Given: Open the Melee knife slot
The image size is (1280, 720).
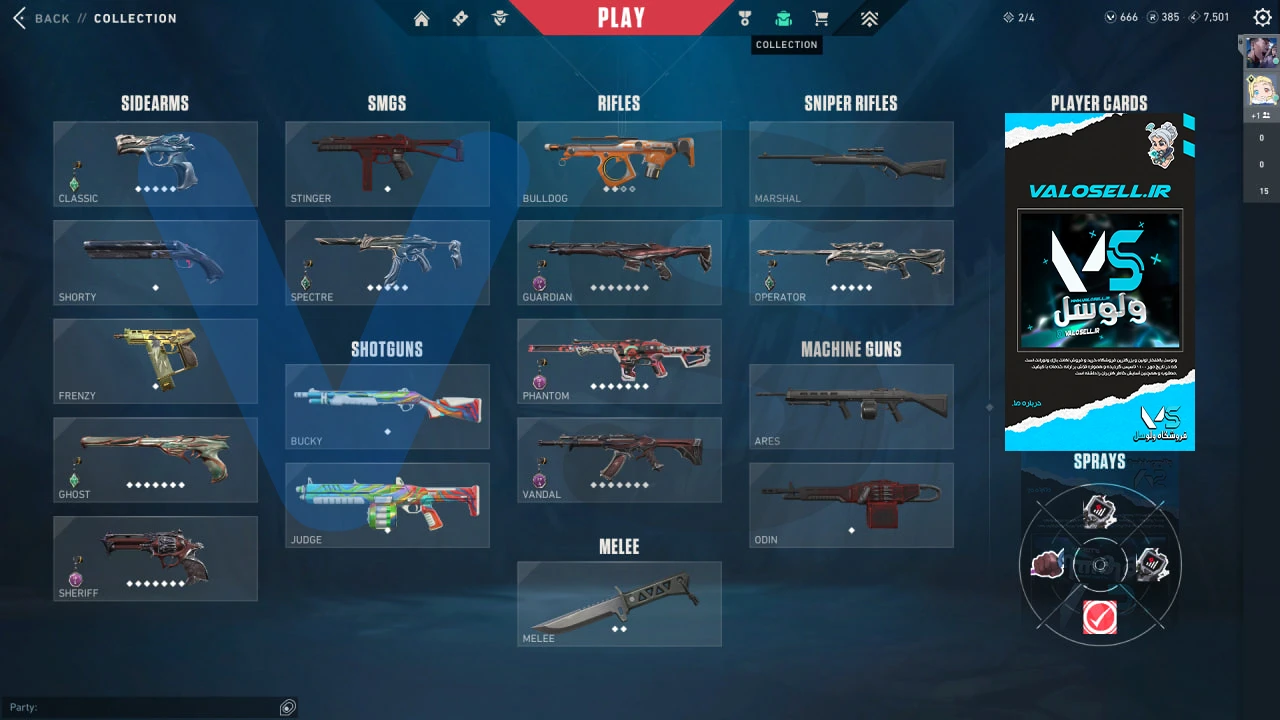Looking at the screenshot, I should tap(619, 603).
